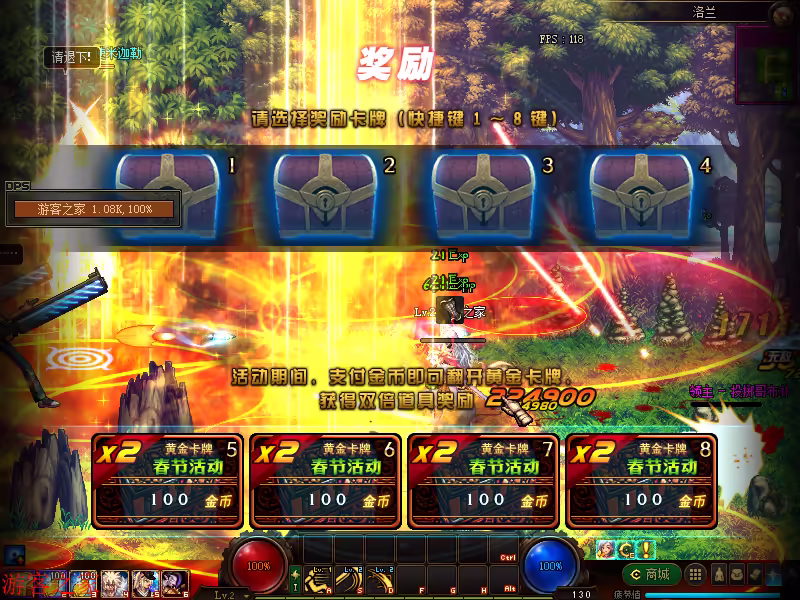800x600 pixels.
Task: Click the 请退下! speech bubble
Action: [72, 58]
